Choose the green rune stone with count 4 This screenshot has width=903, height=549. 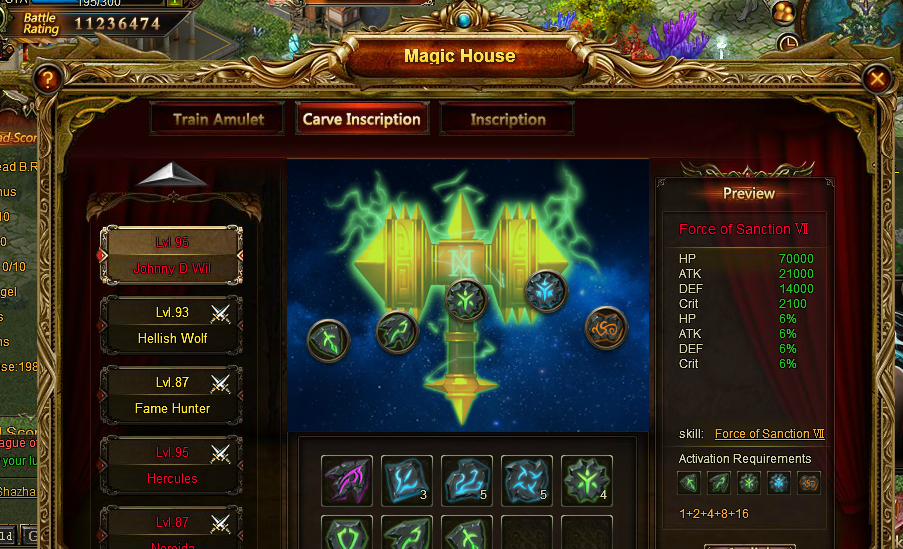tap(586, 481)
